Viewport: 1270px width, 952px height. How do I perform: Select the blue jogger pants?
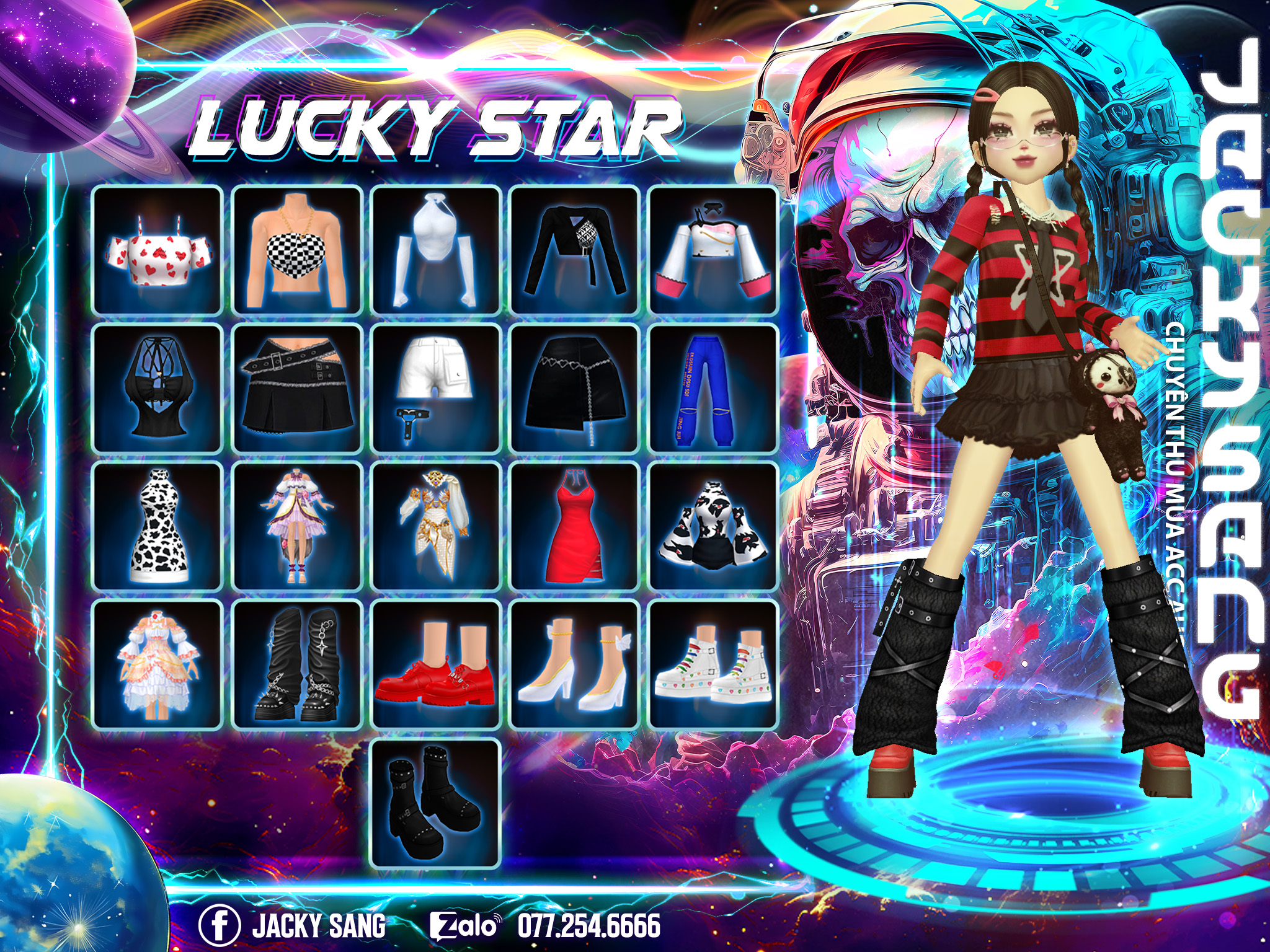point(713,388)
